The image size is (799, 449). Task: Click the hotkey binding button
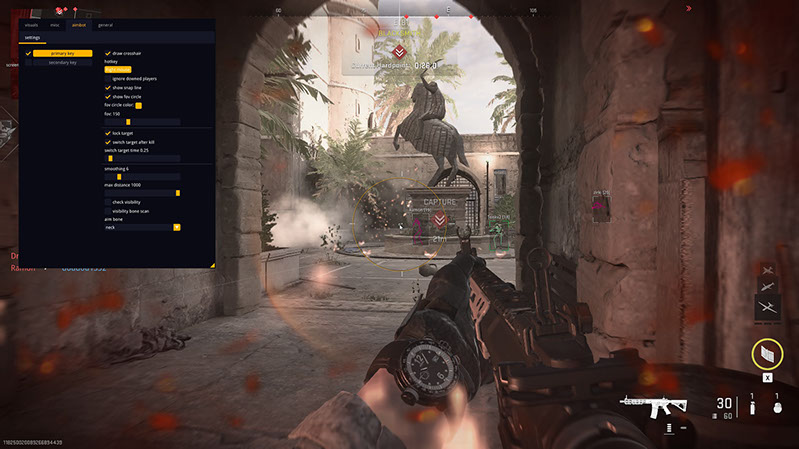[118, 69]
